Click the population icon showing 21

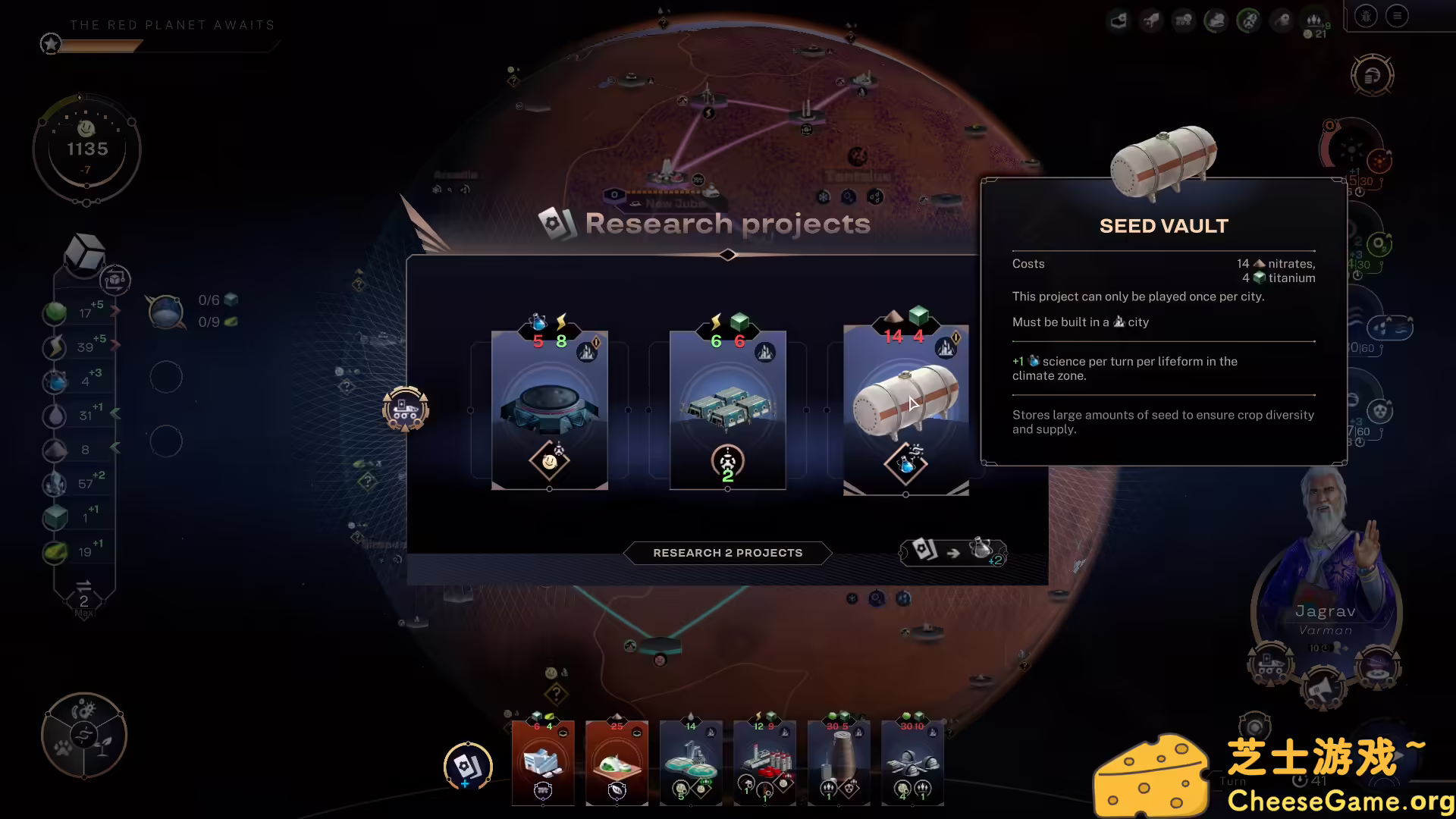tap(1315, 21)
